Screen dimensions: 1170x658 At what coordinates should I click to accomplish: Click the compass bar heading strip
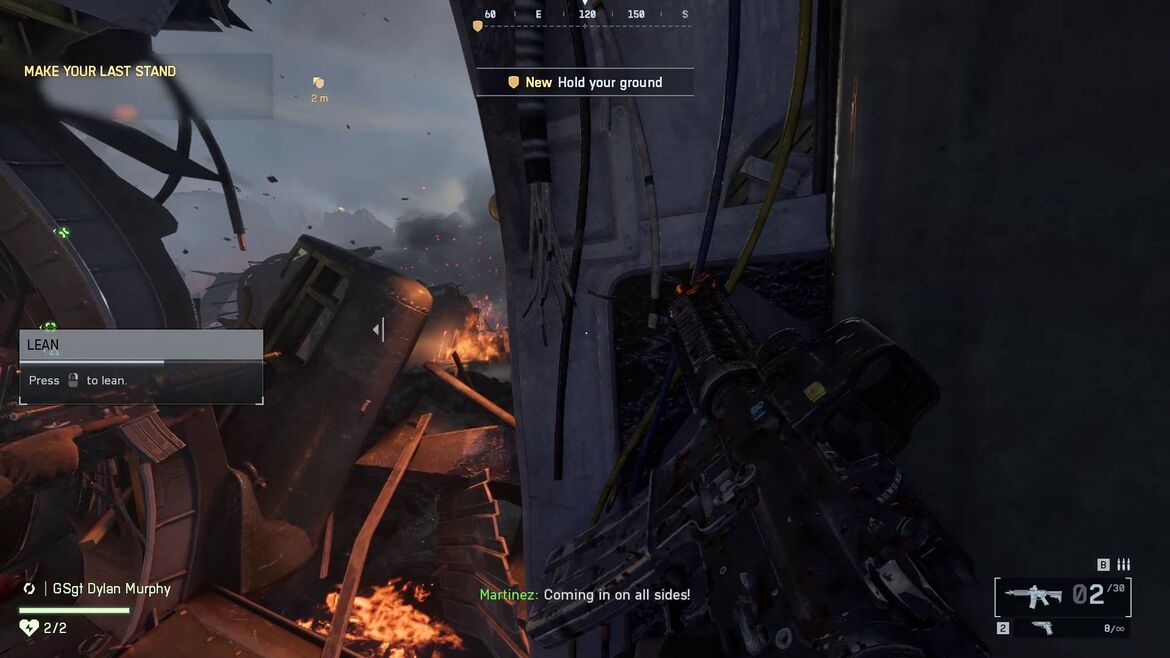click(x=585, y=15)
